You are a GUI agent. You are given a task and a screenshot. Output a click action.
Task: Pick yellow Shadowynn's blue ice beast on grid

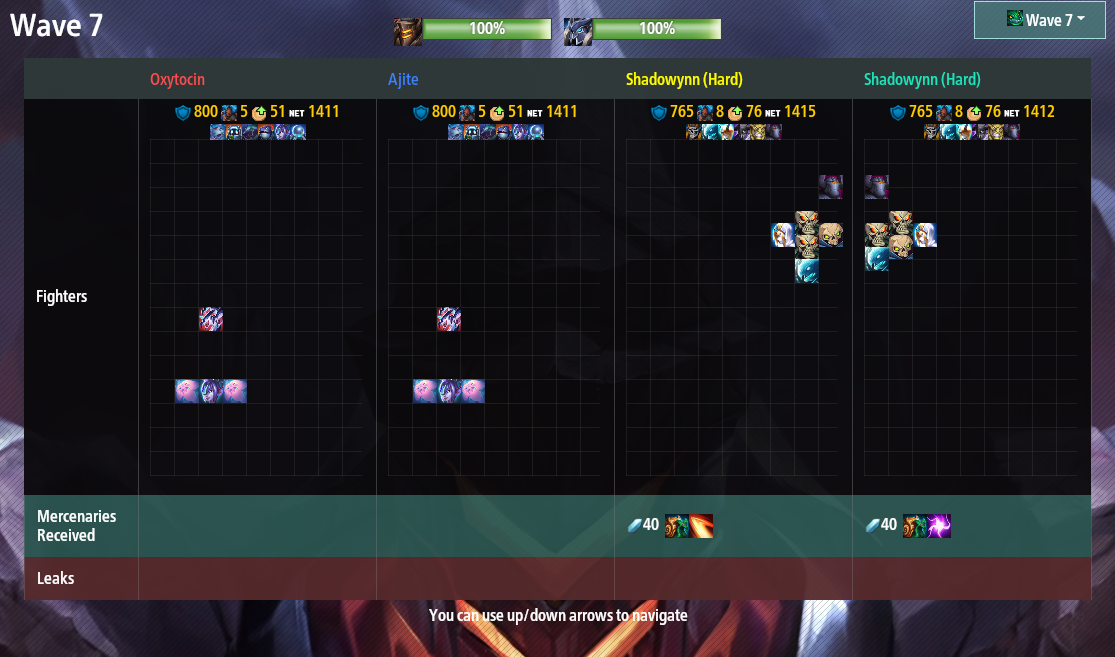pyautogui.click(x=807, y=271)
